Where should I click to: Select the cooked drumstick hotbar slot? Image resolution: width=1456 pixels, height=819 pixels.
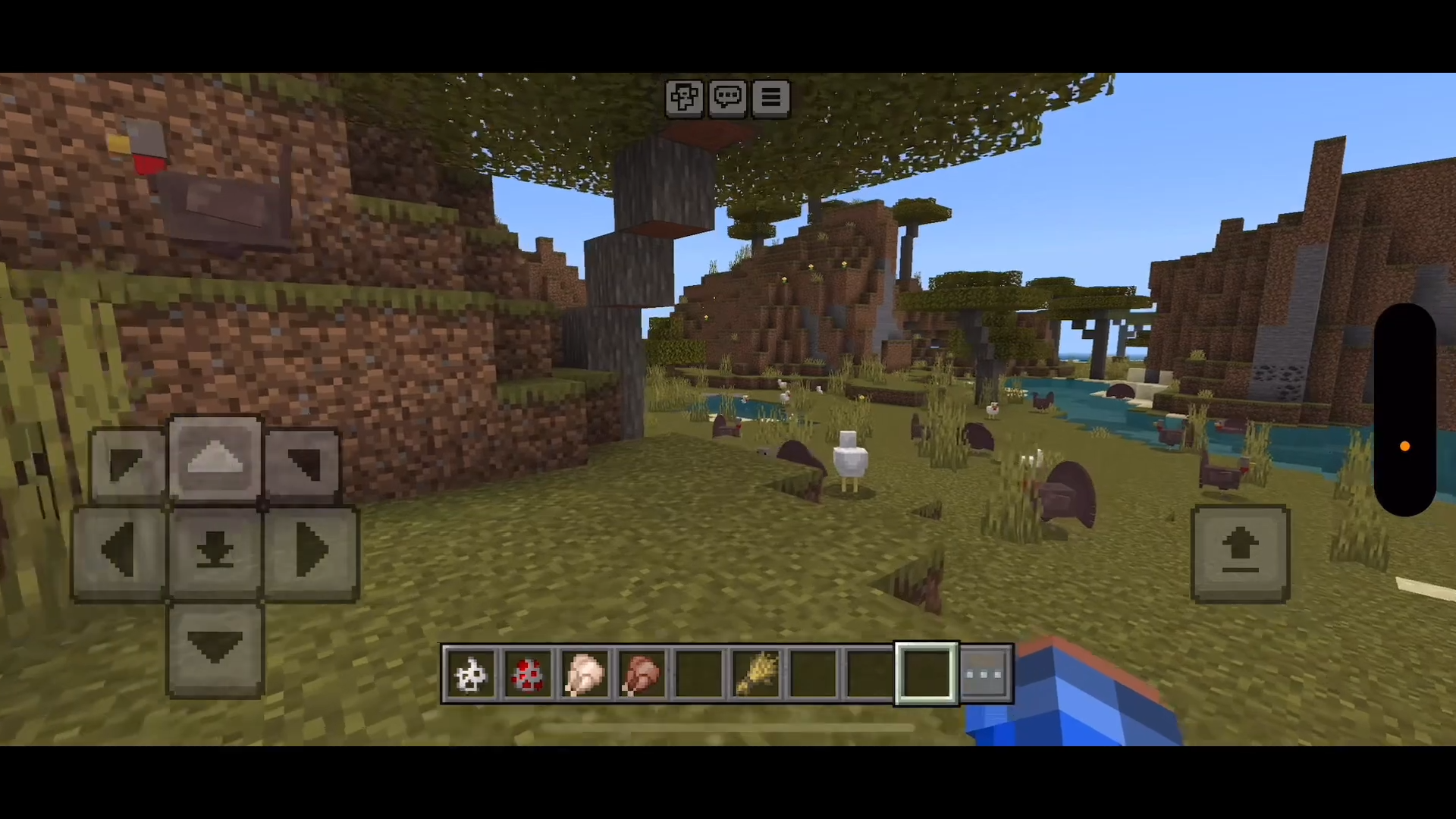point(642,674)
